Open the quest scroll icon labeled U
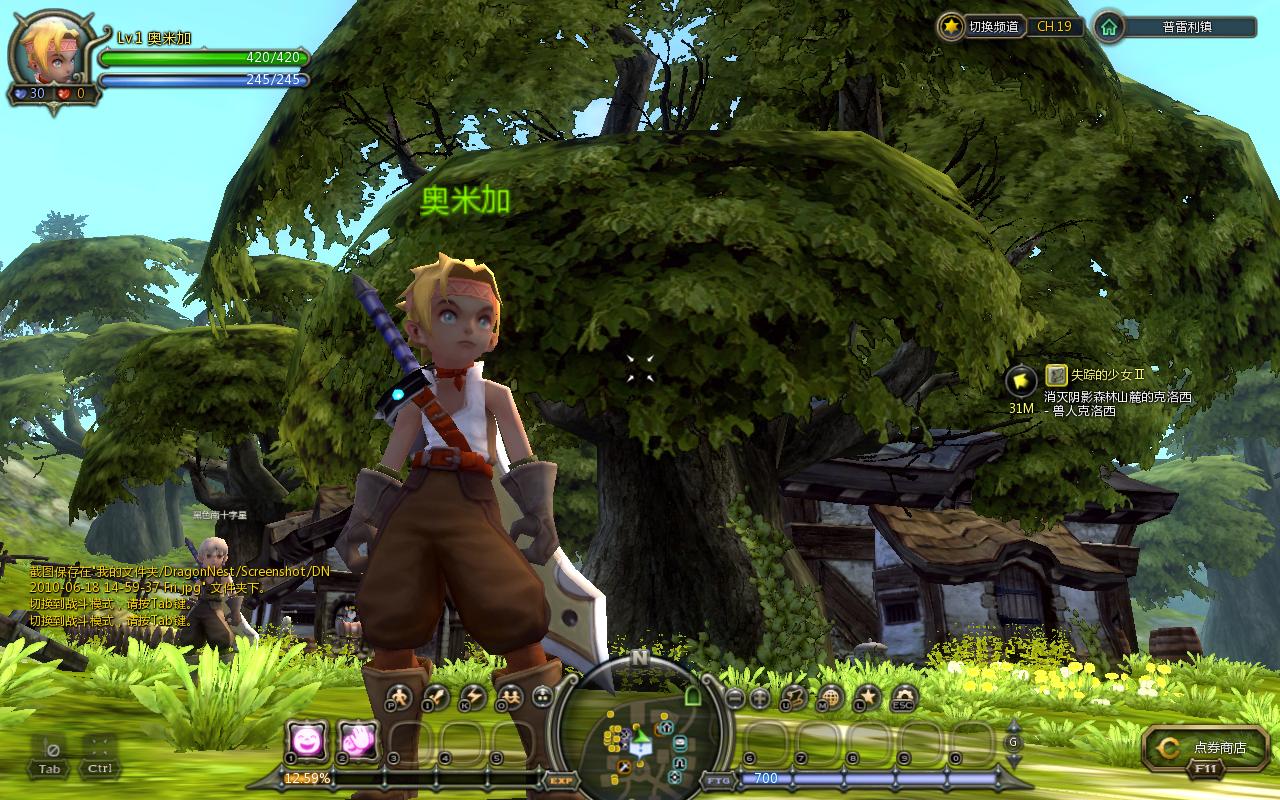Viewport: 1280px width, 800px height. [795, 697]
